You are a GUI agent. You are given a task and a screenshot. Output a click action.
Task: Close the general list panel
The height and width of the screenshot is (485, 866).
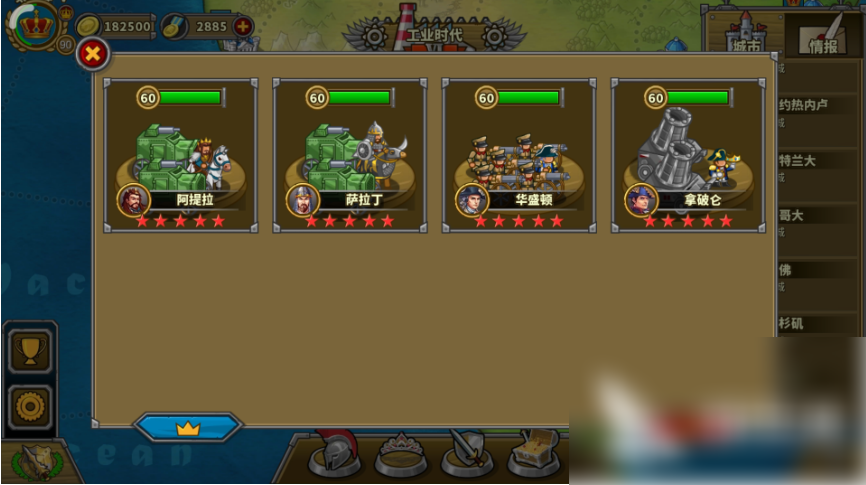[92, 54]
